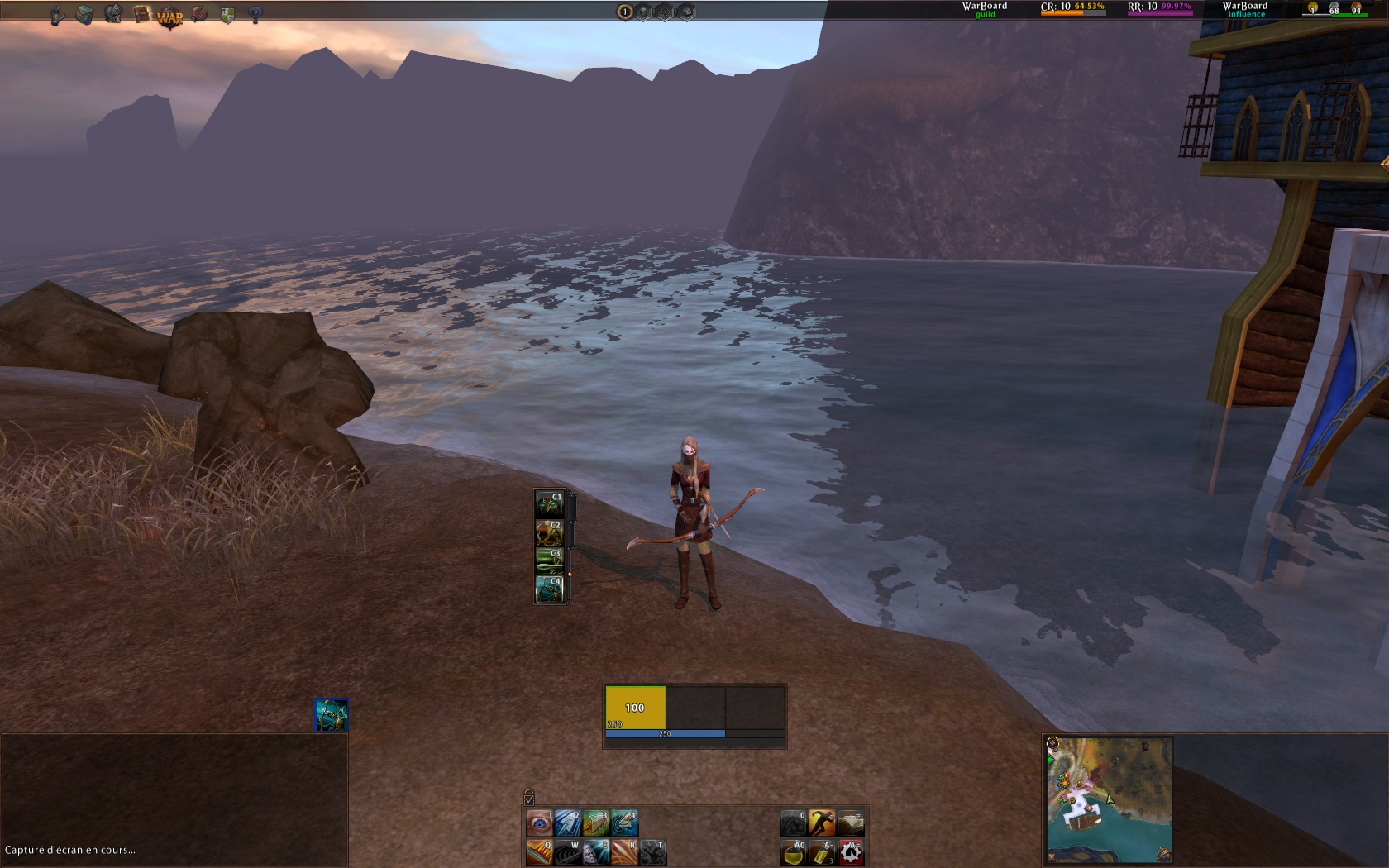
Task: Activate the flaming sword ability on Q
Action: tap(539, 852)
